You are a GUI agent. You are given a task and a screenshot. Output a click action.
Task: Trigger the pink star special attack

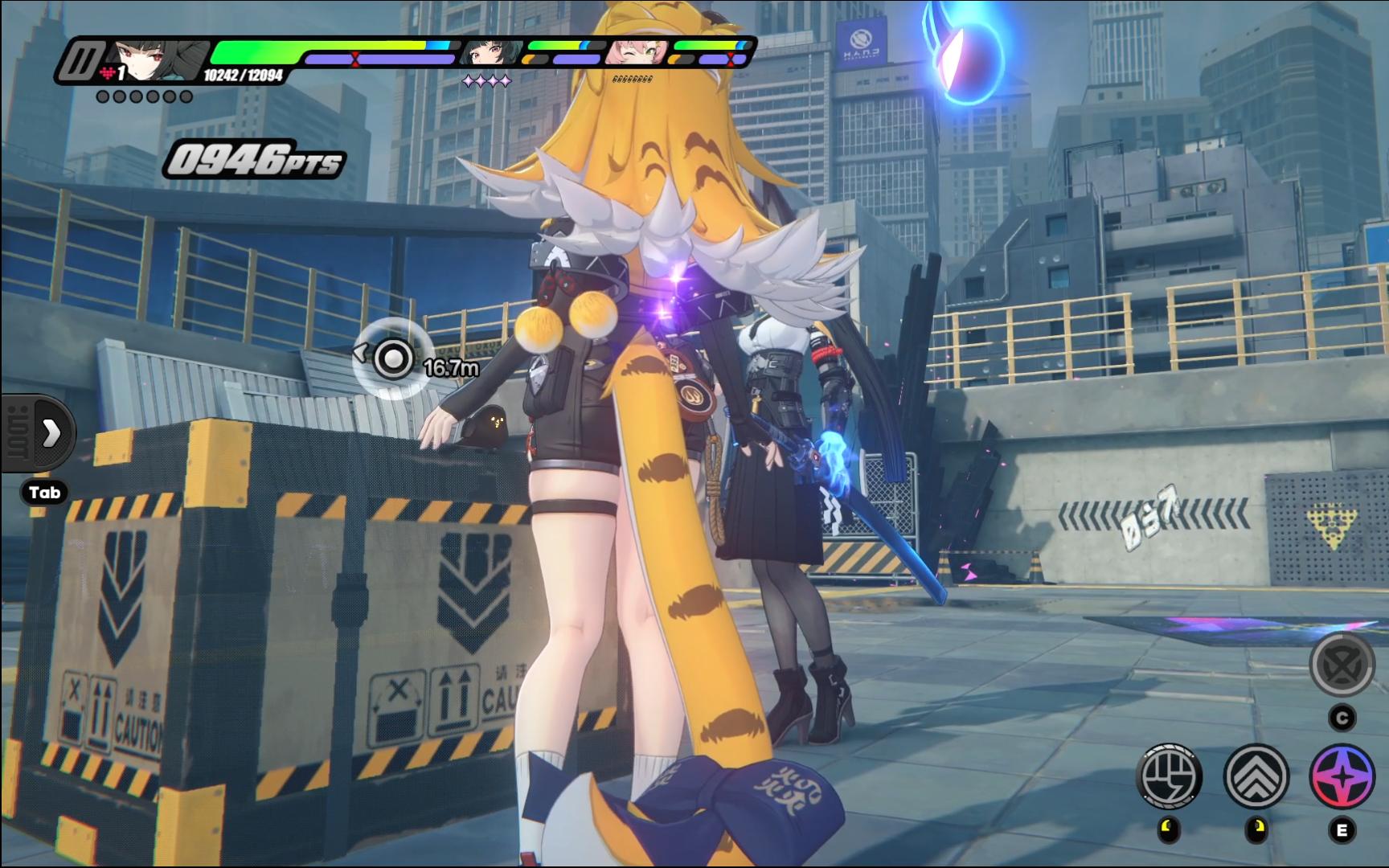click(x=1342, y=776)
